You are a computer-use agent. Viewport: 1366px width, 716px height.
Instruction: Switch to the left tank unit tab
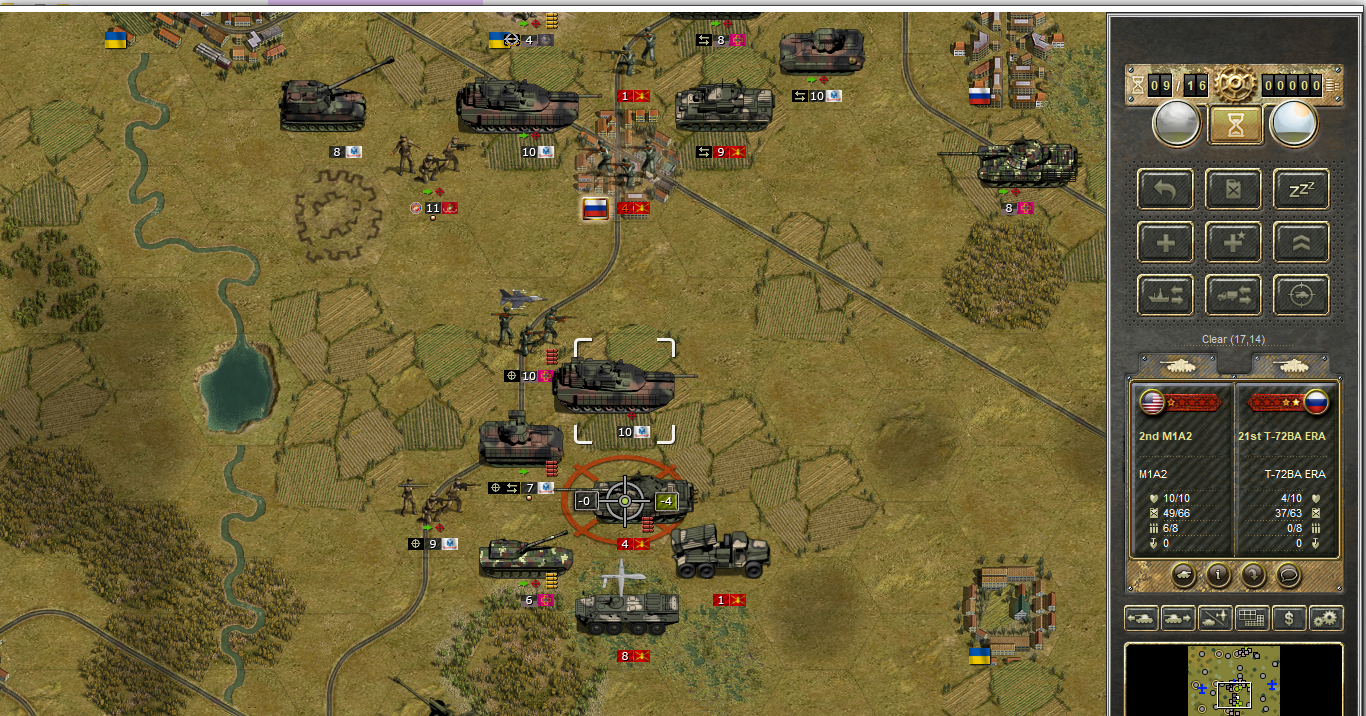tap(1178, 365)
